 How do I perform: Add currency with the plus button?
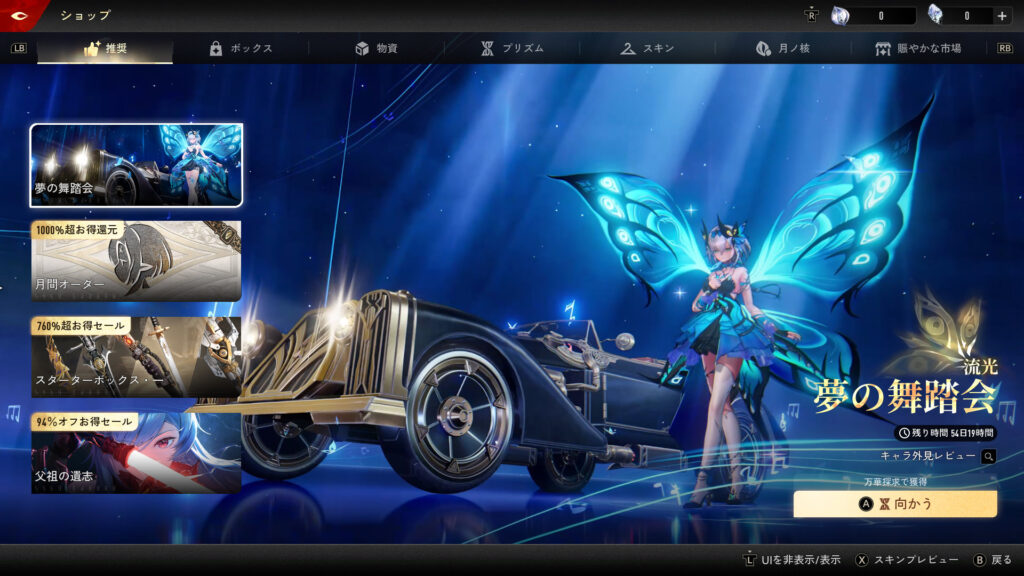tap(1001, 16)
